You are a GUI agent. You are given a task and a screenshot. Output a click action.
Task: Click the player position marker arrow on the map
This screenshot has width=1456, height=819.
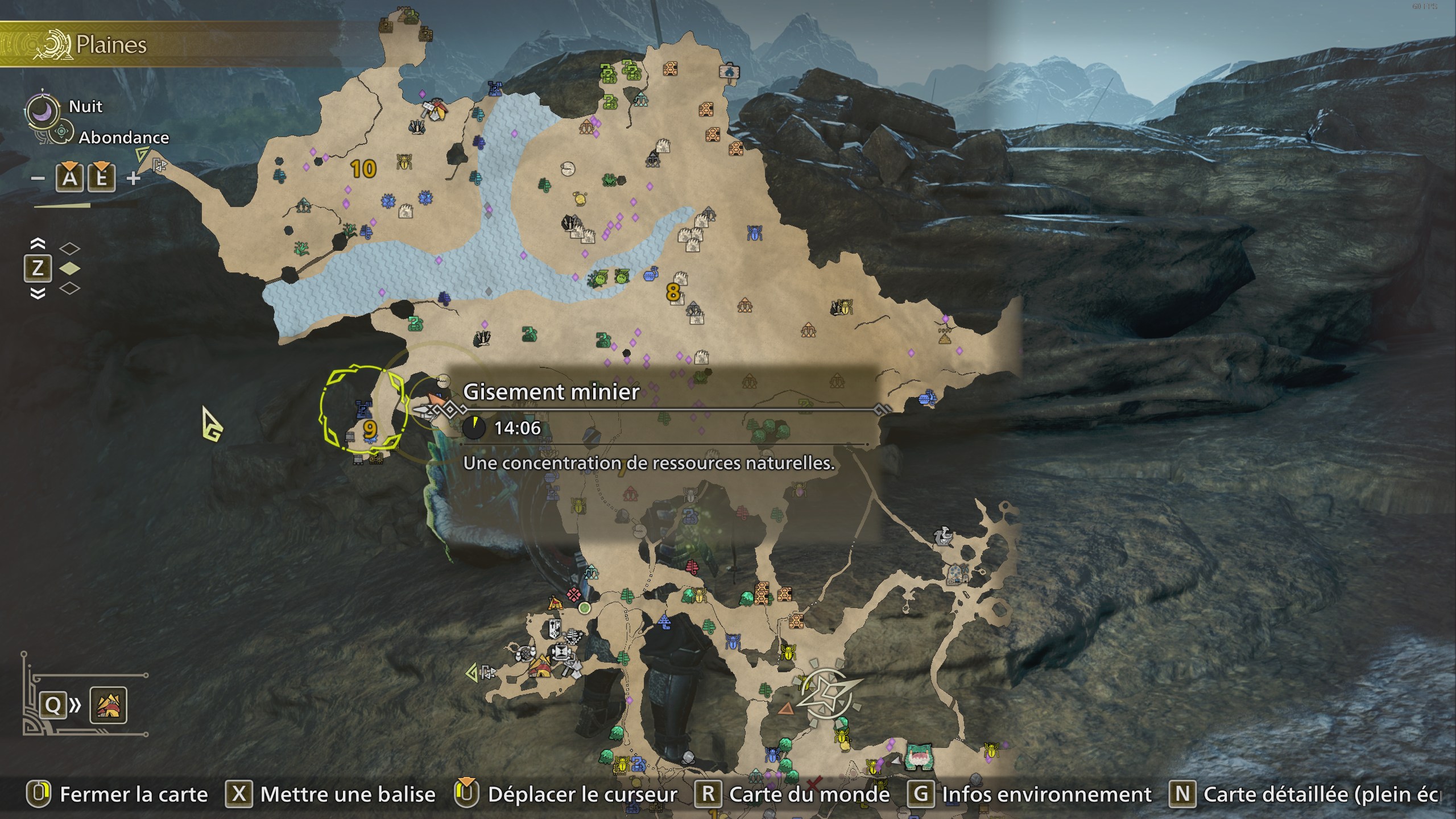click(x=435, y=398)
